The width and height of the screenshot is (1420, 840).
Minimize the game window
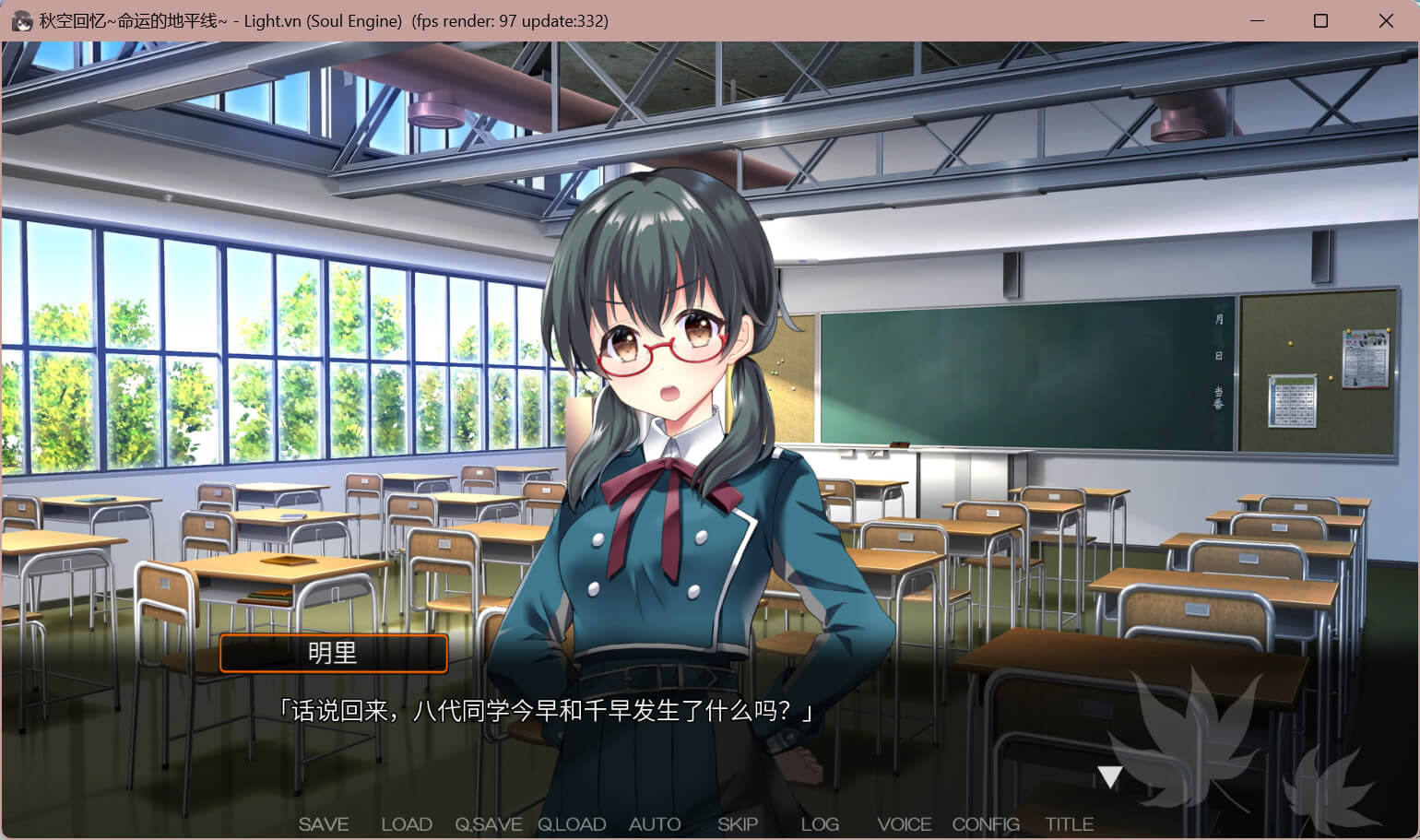click(x=1256, y=20)
